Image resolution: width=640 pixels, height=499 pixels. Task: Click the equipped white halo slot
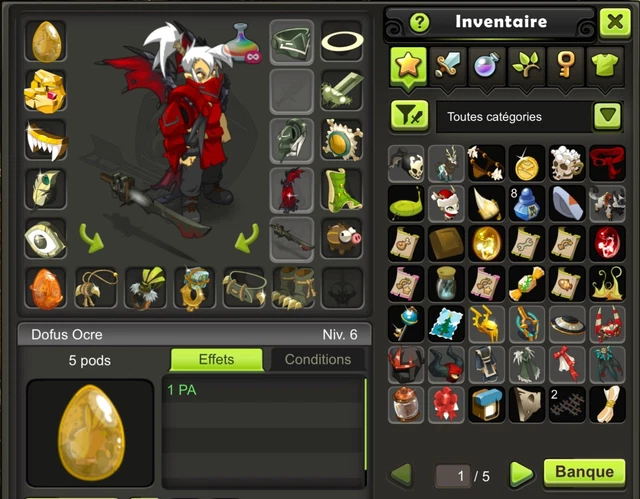[341, 41]
